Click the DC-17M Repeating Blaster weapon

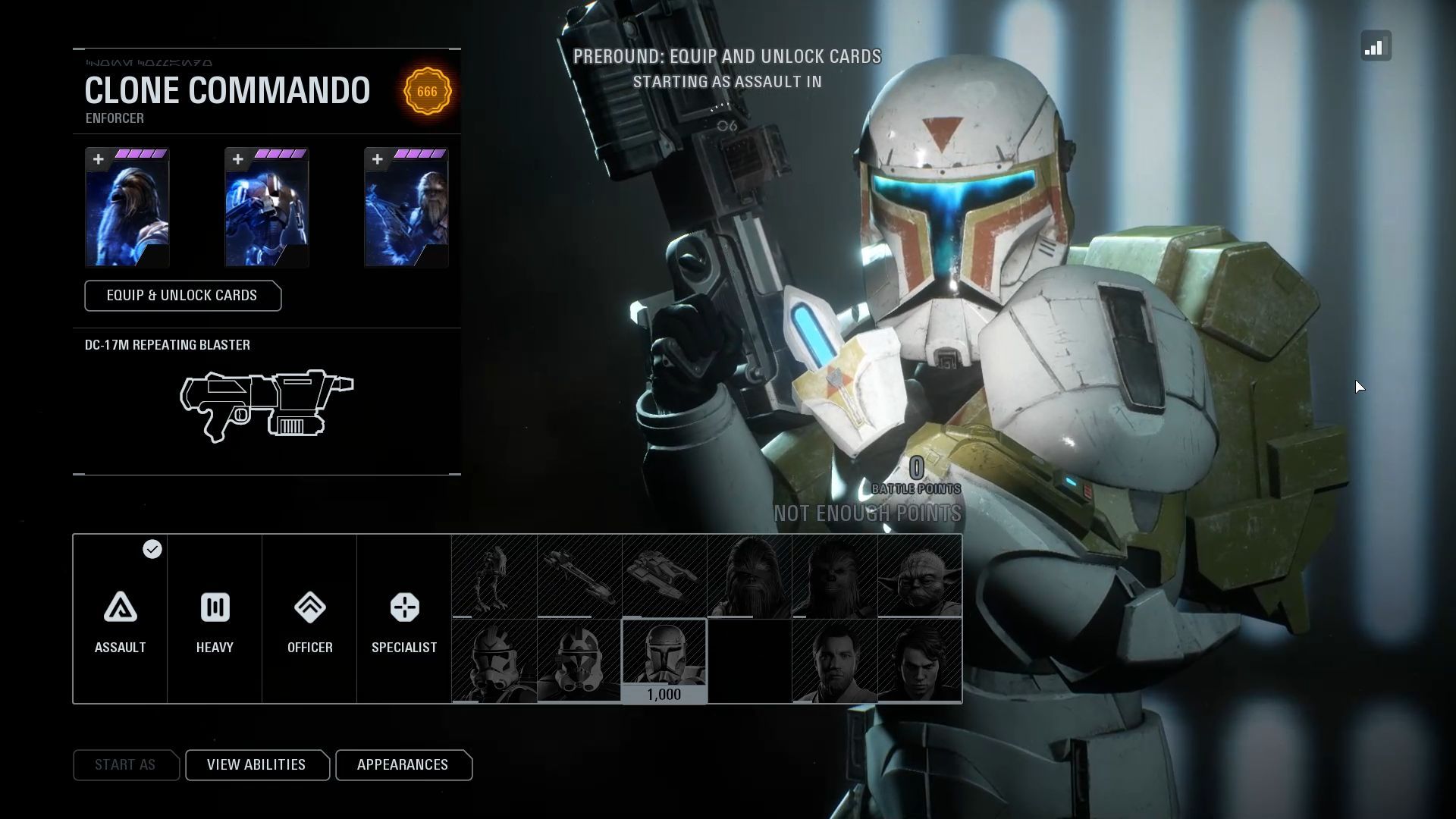point(267,405)
